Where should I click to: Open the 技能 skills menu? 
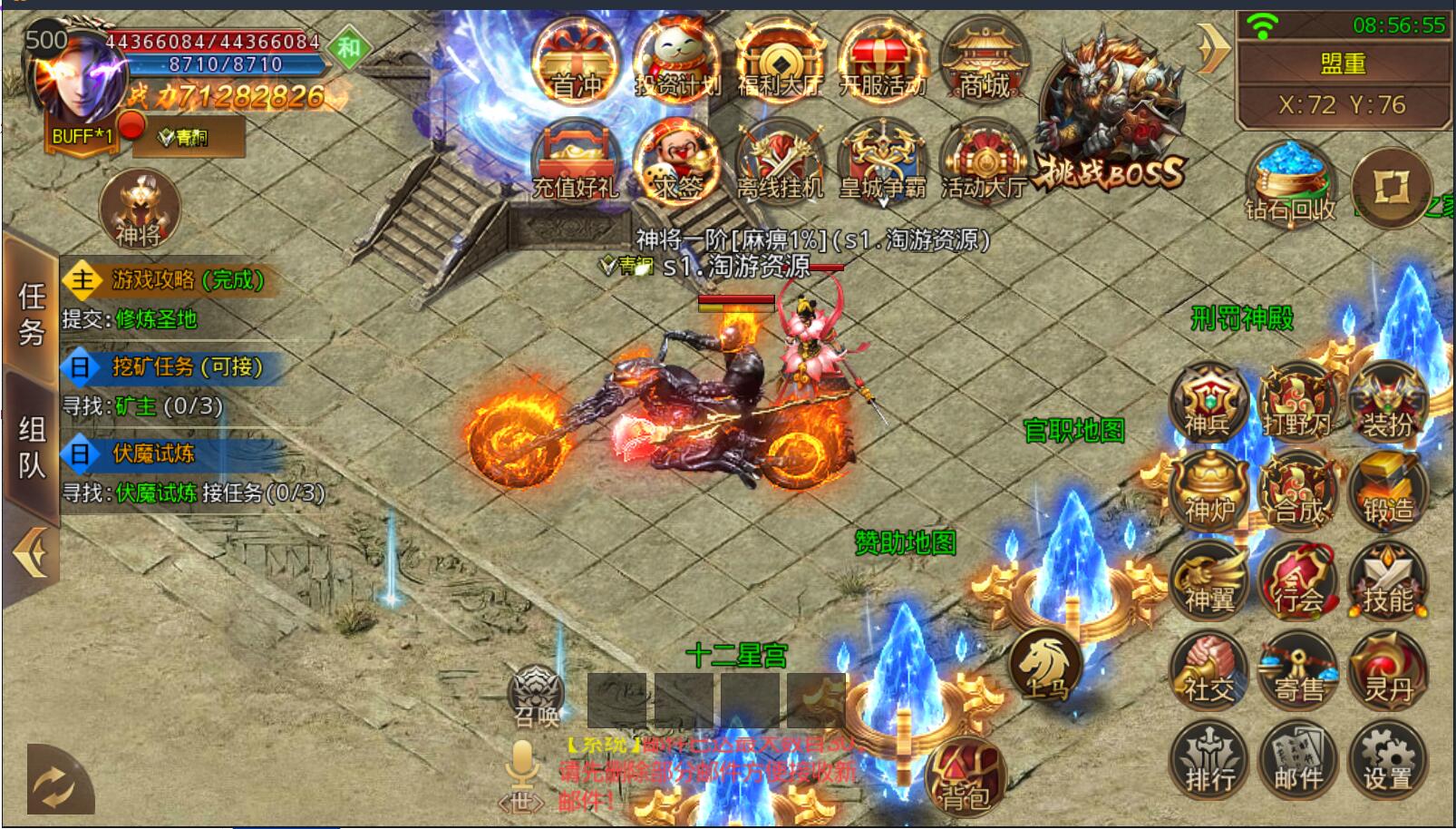click(x=1387, y=581)
